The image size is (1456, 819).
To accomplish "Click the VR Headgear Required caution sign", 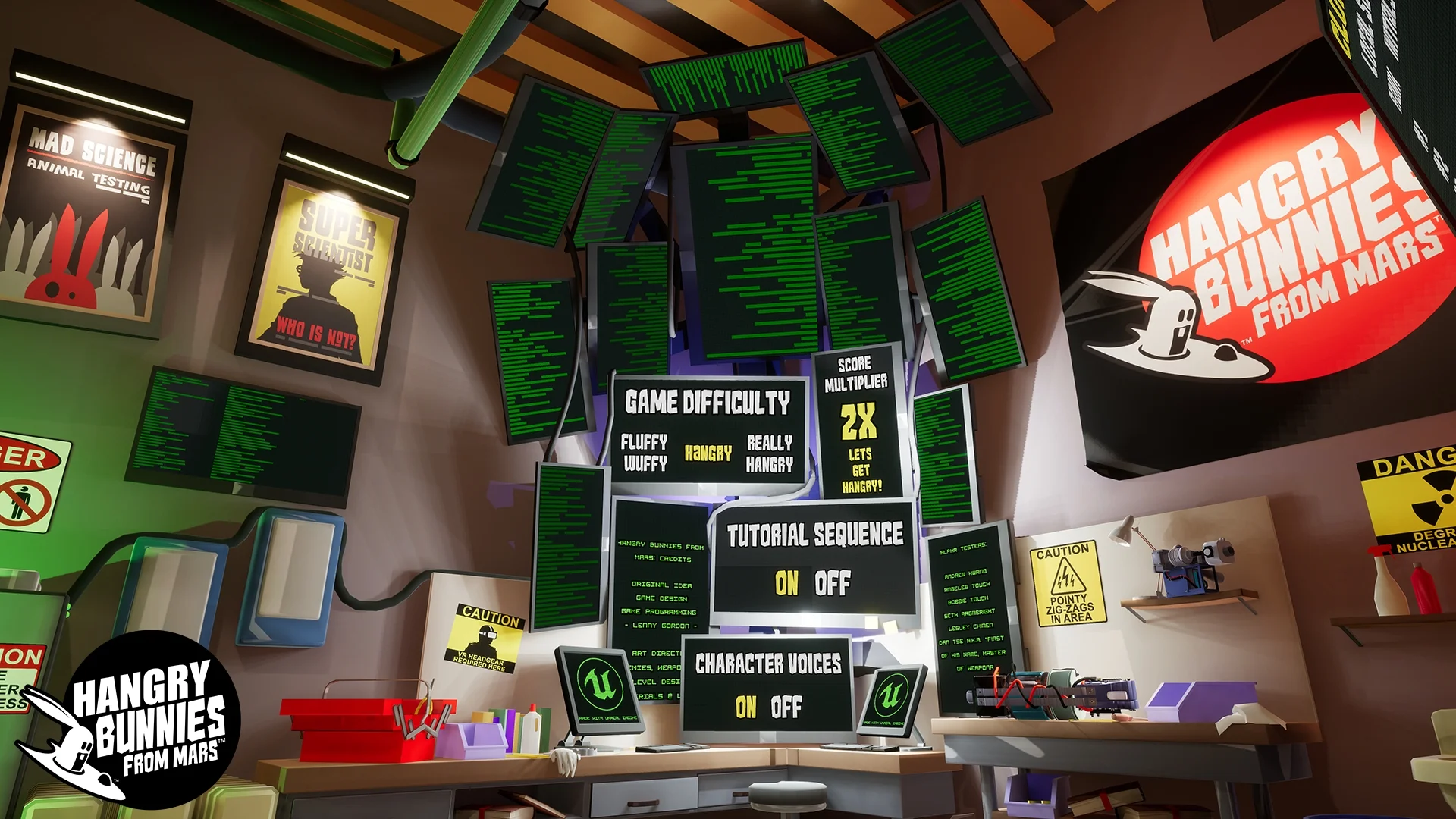I will tap(485, 632).
